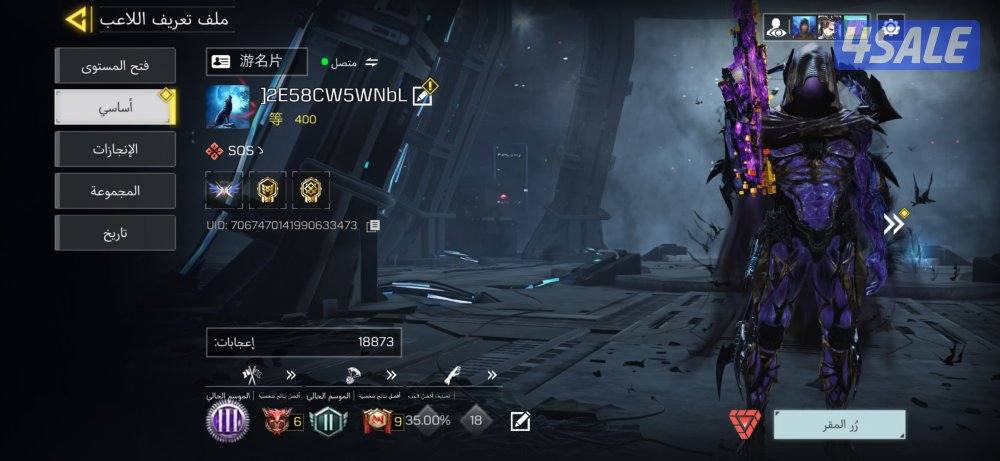1000x461 pixels.
Task: Select the أساسي tab
Action: [x=115, y=107]
